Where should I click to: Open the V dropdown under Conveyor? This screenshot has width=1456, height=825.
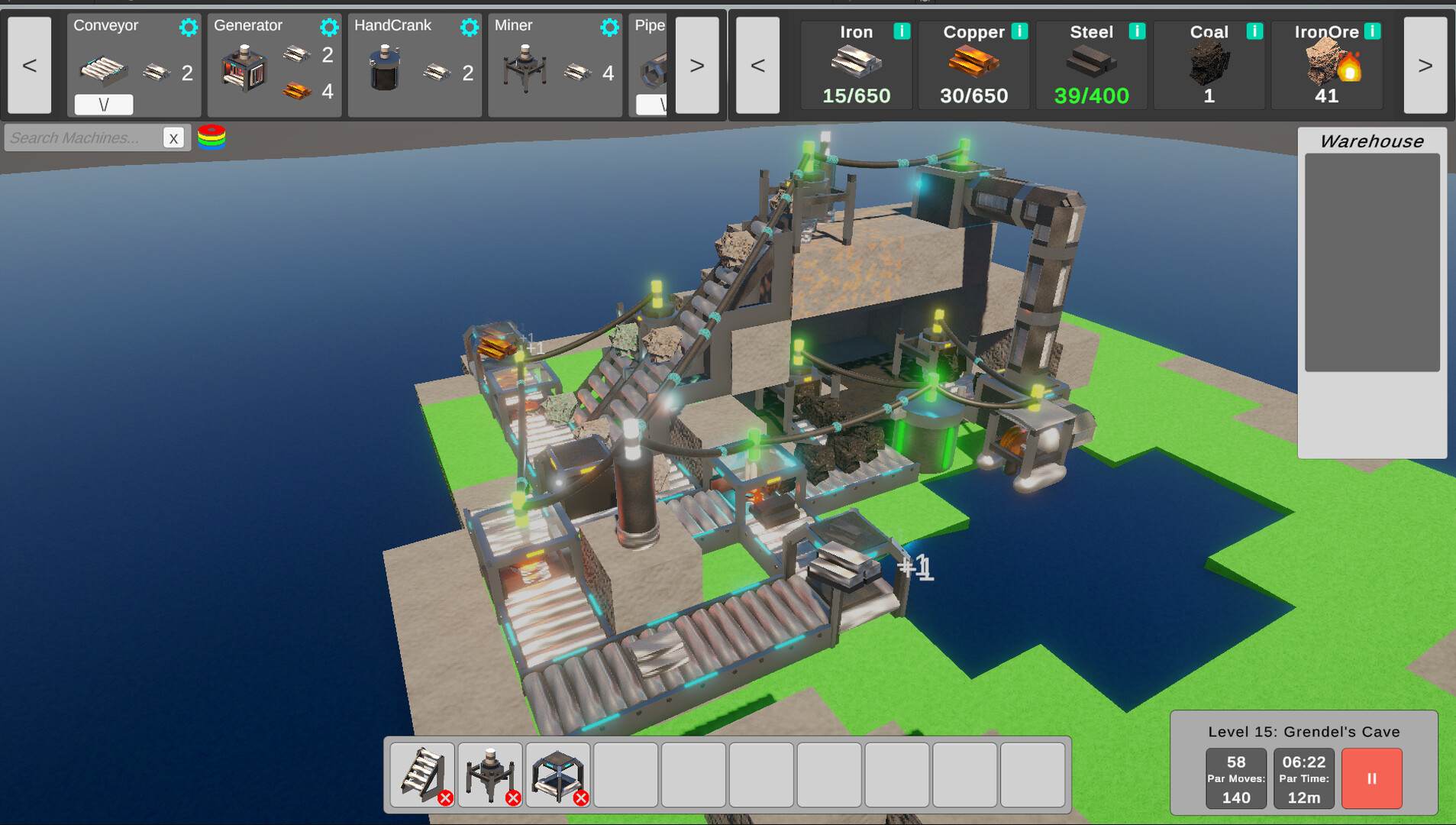(104, 104)
